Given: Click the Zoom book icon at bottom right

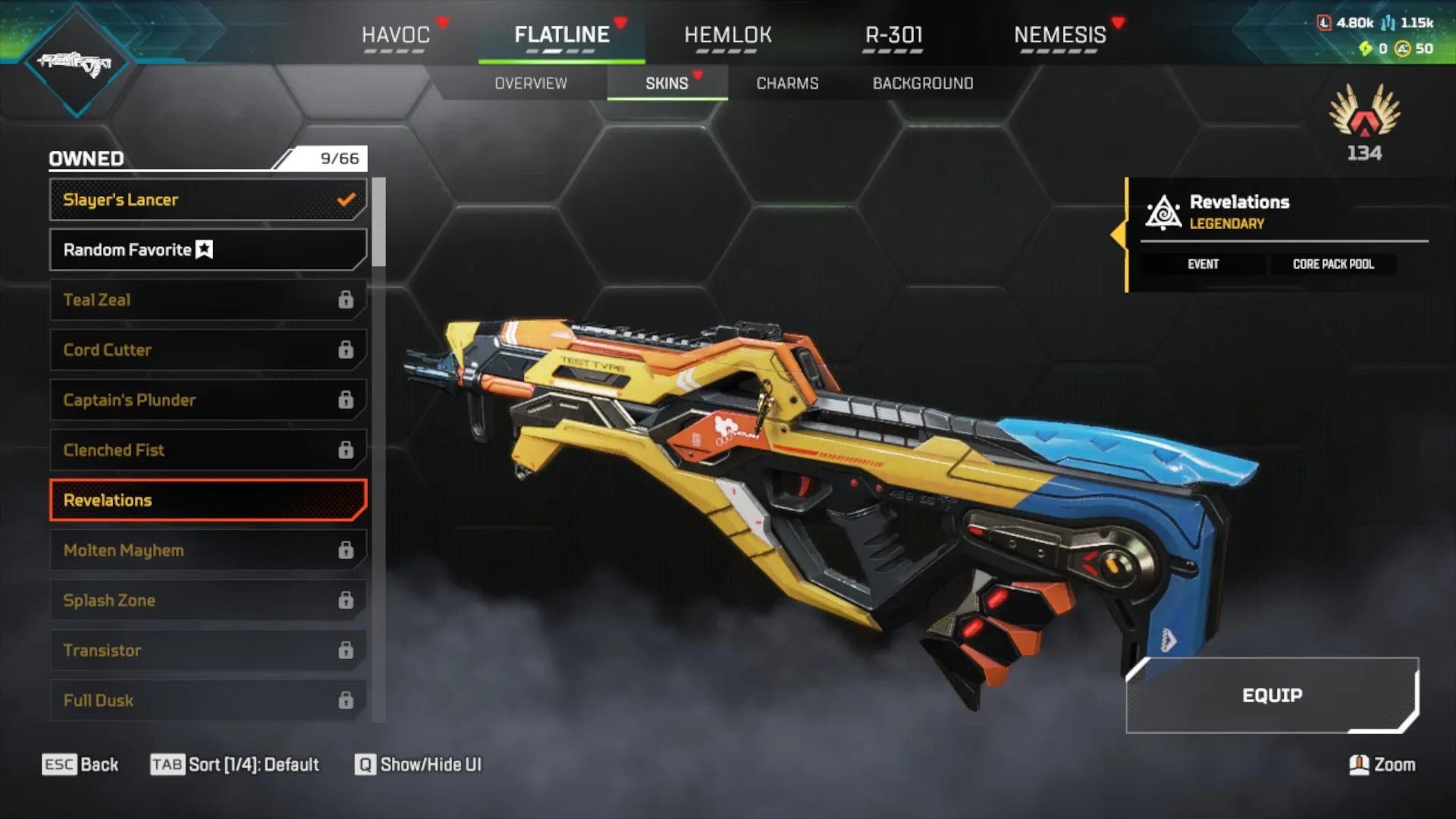Looking at the screenshot, I should pyautogui.click(x=1360, y=764).
